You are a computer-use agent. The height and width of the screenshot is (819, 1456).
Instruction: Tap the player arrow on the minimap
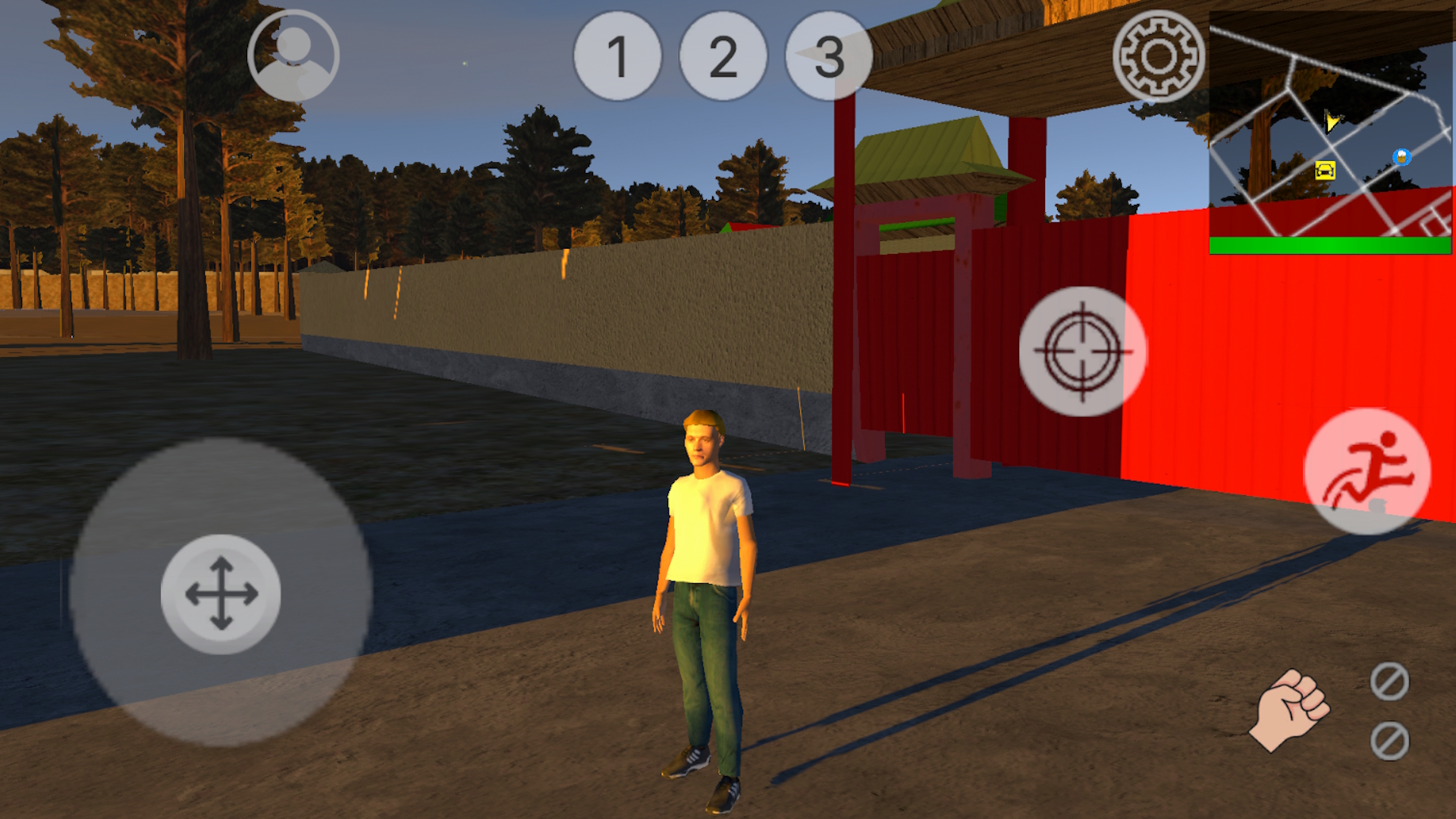click(1332, 121)
